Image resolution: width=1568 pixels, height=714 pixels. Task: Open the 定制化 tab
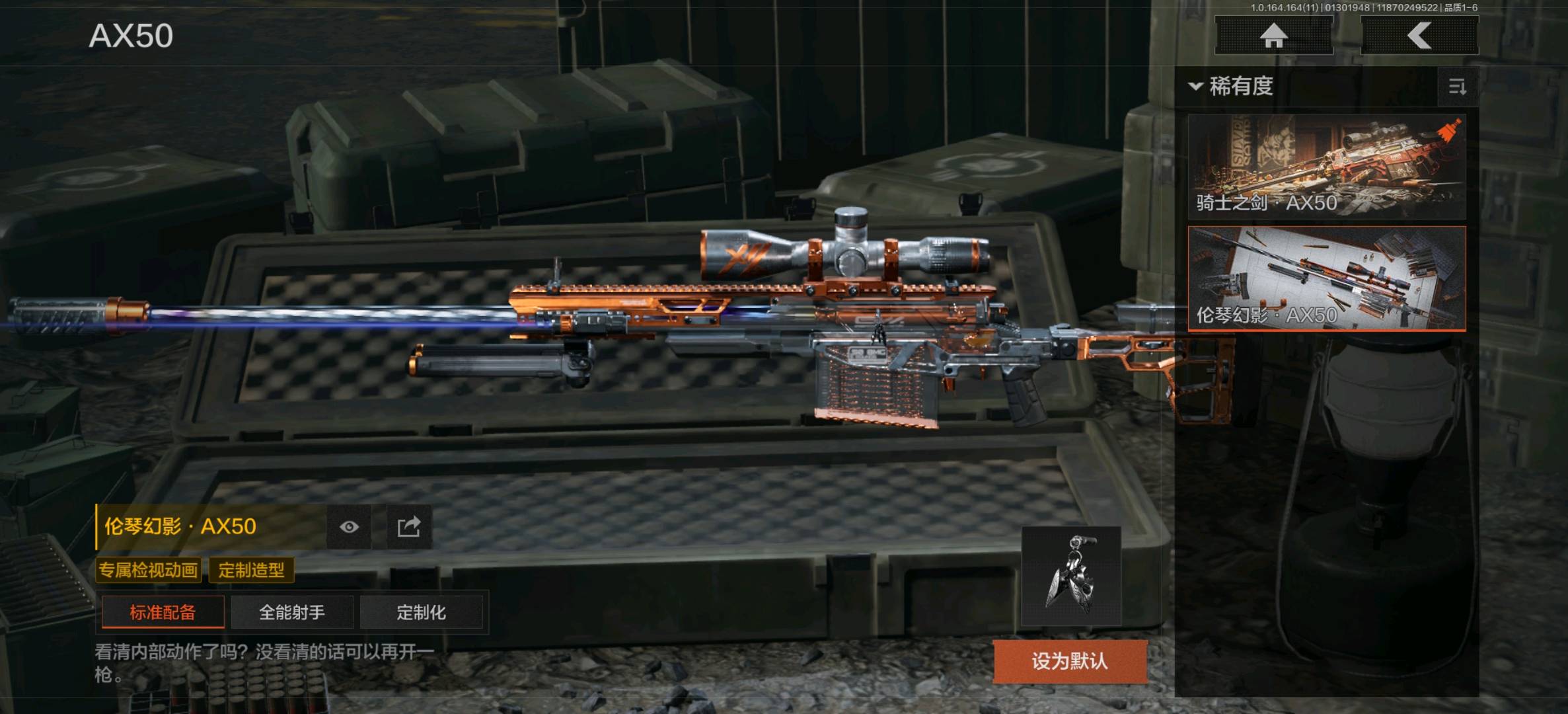(422, 612)
